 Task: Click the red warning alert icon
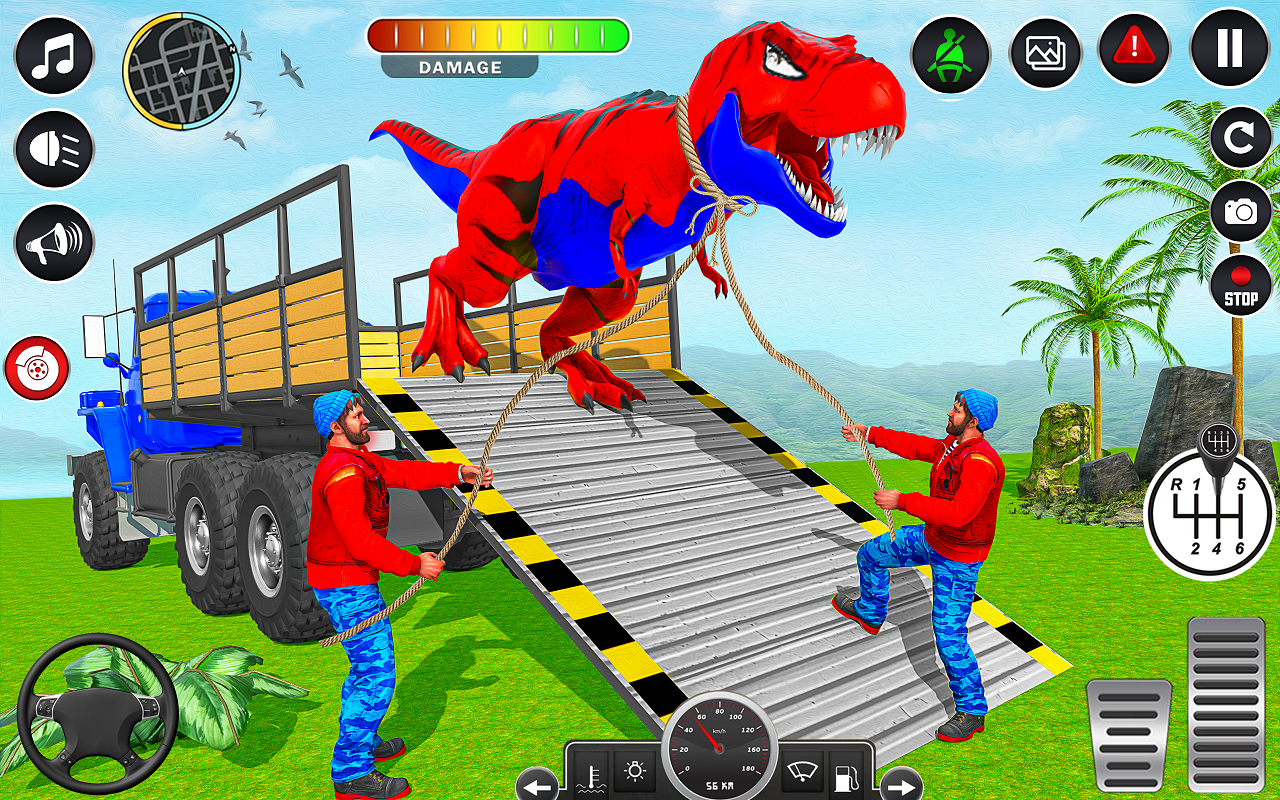pos(1134,53)
